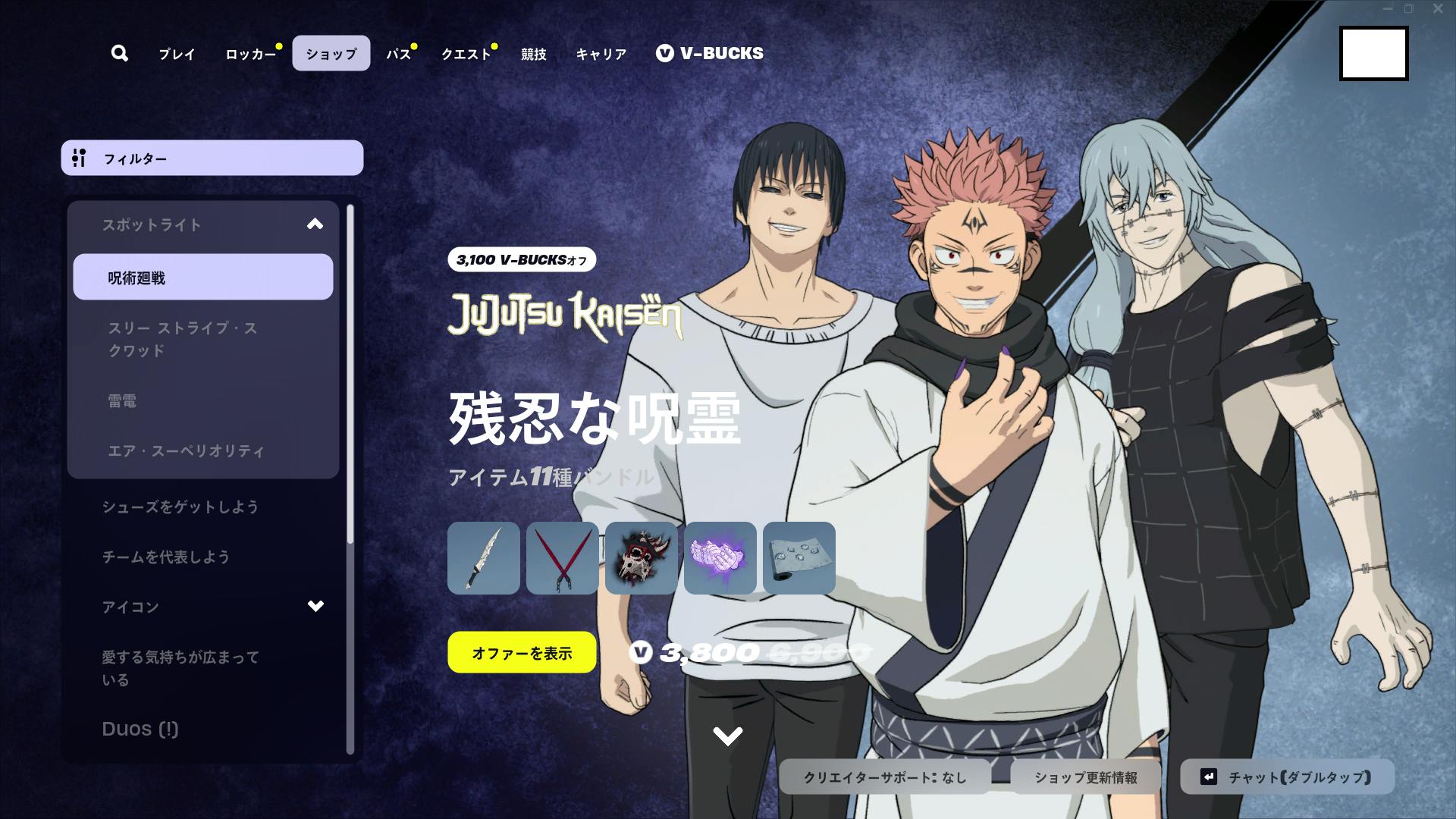
Task: Collapse the スポットライト section
Action: 314,224
